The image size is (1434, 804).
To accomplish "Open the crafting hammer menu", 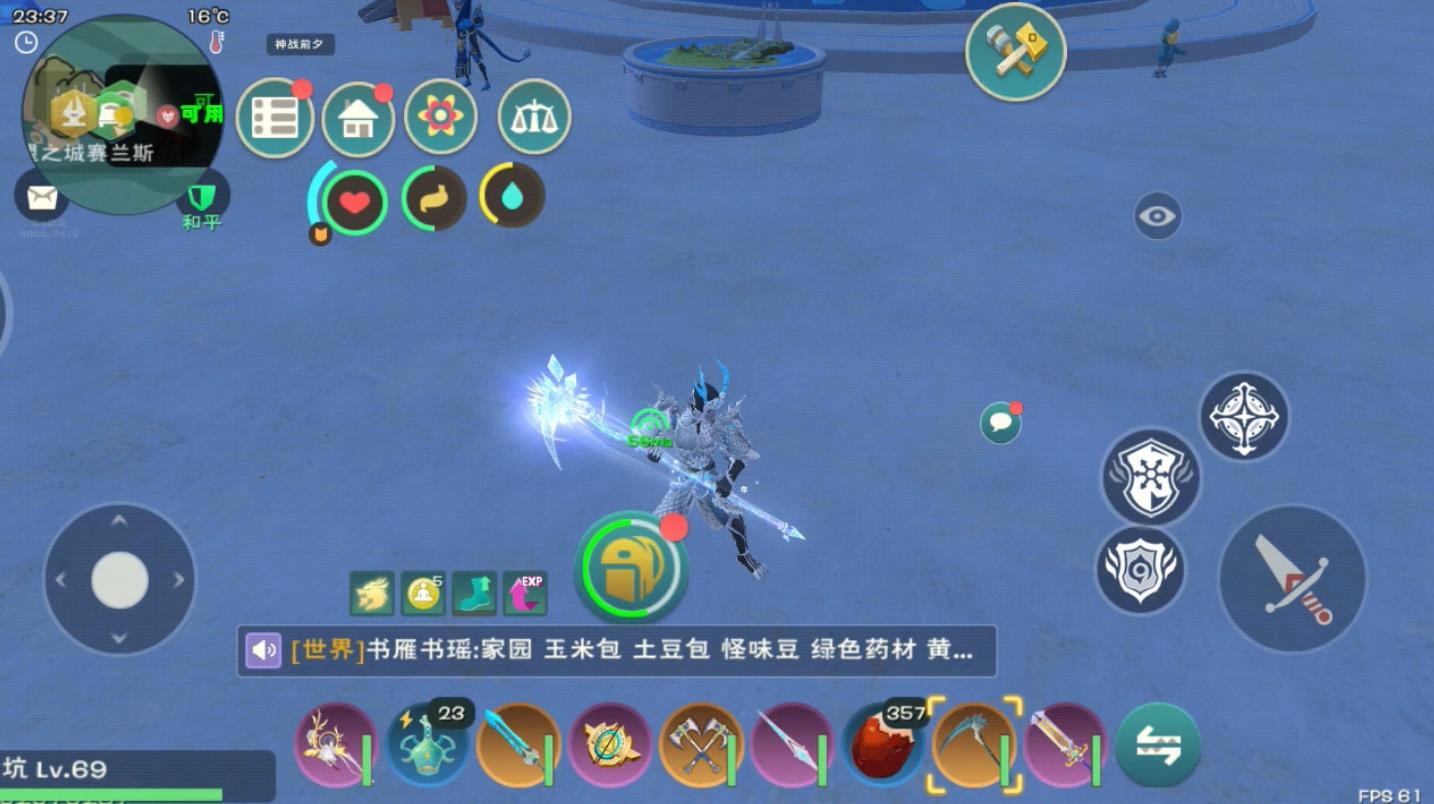I will [1015, 52].
